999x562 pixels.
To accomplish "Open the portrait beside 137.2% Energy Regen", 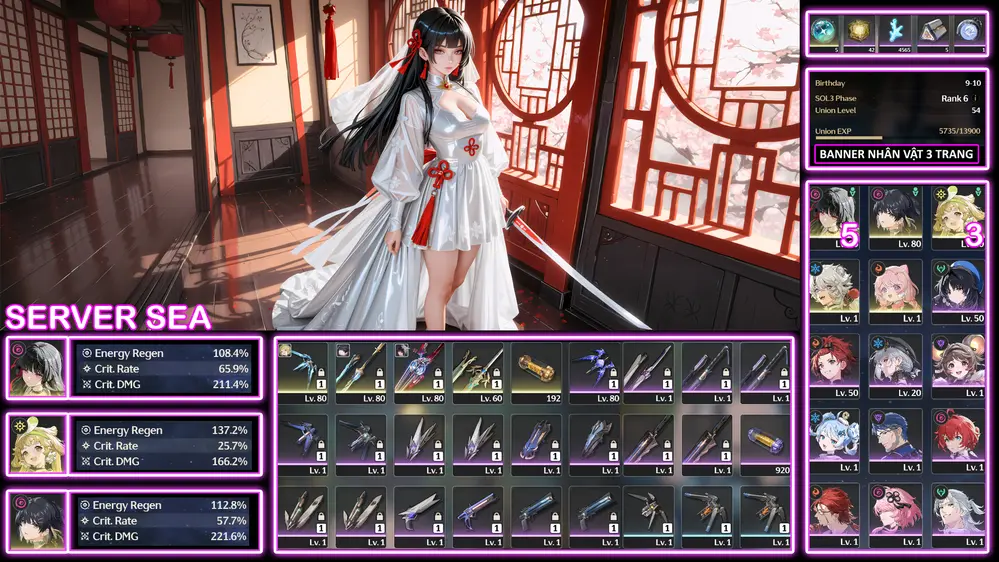I will click(36, 444).
